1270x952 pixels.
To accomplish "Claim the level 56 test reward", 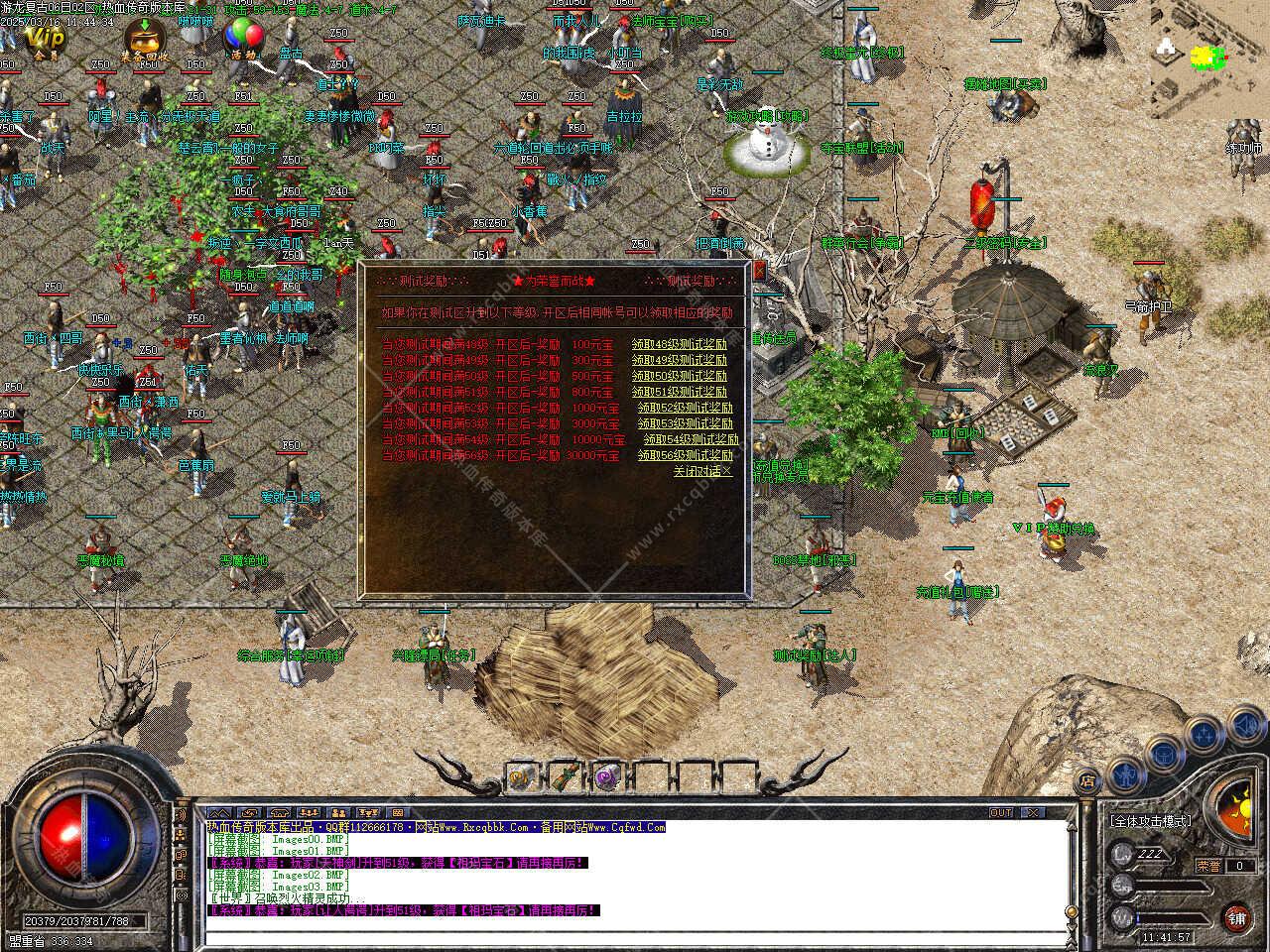I will (685, 455).
